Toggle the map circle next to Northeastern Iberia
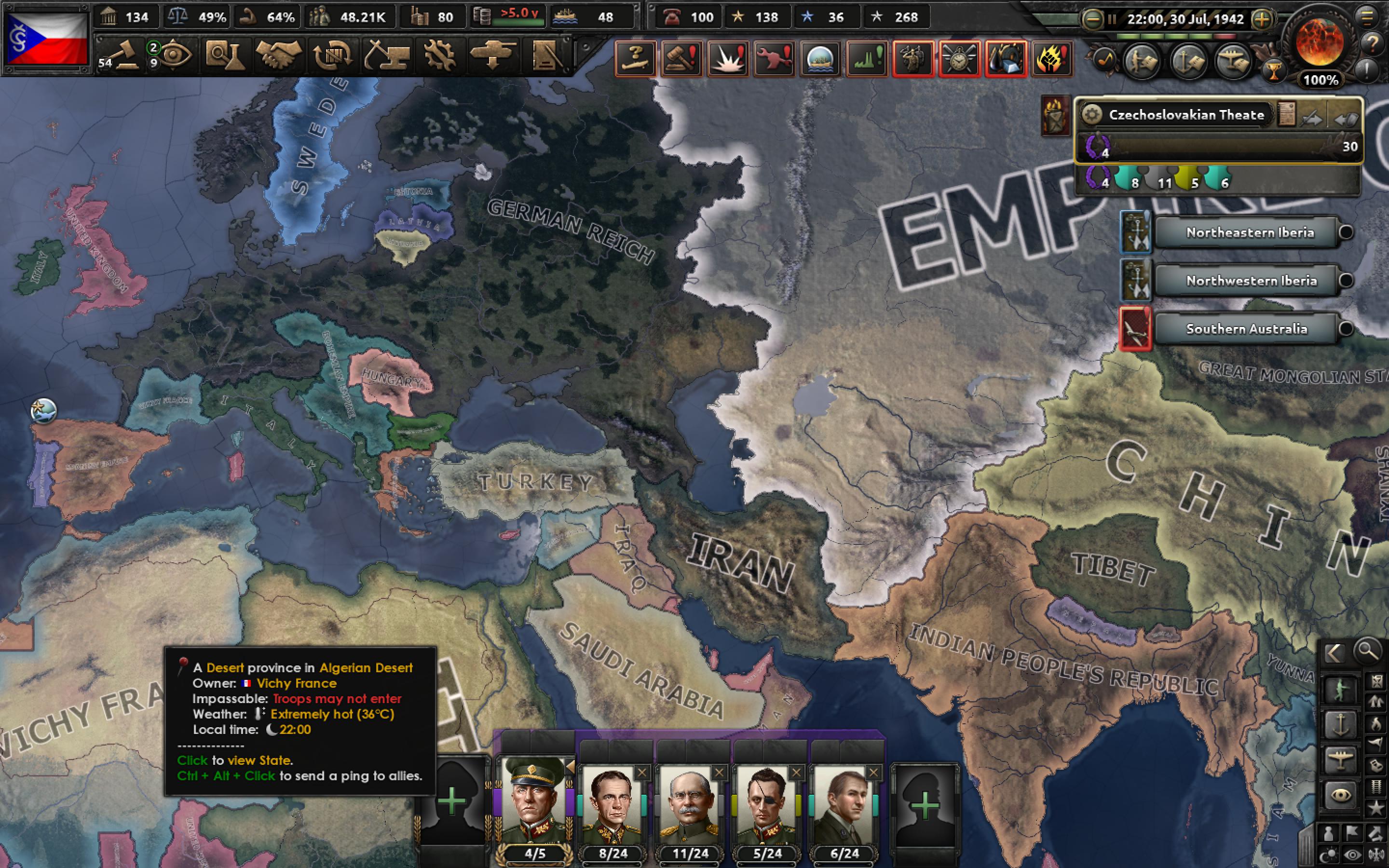Image resolution: width=1389 pixels, height=868 pixels. pos(1346,232)
